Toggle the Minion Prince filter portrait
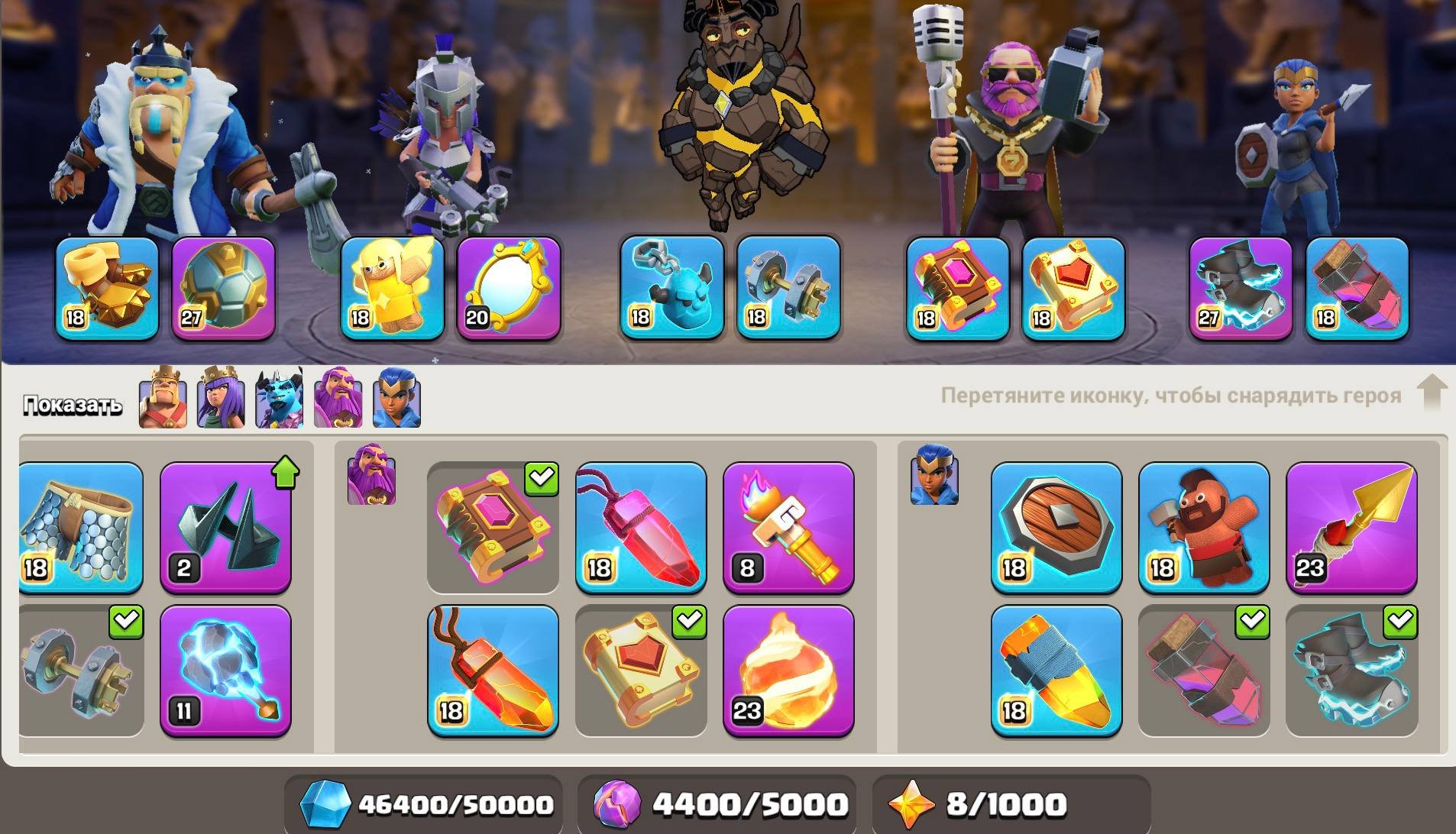The height and width of the screenshot is (834, 1456). [x=279, y=401]
